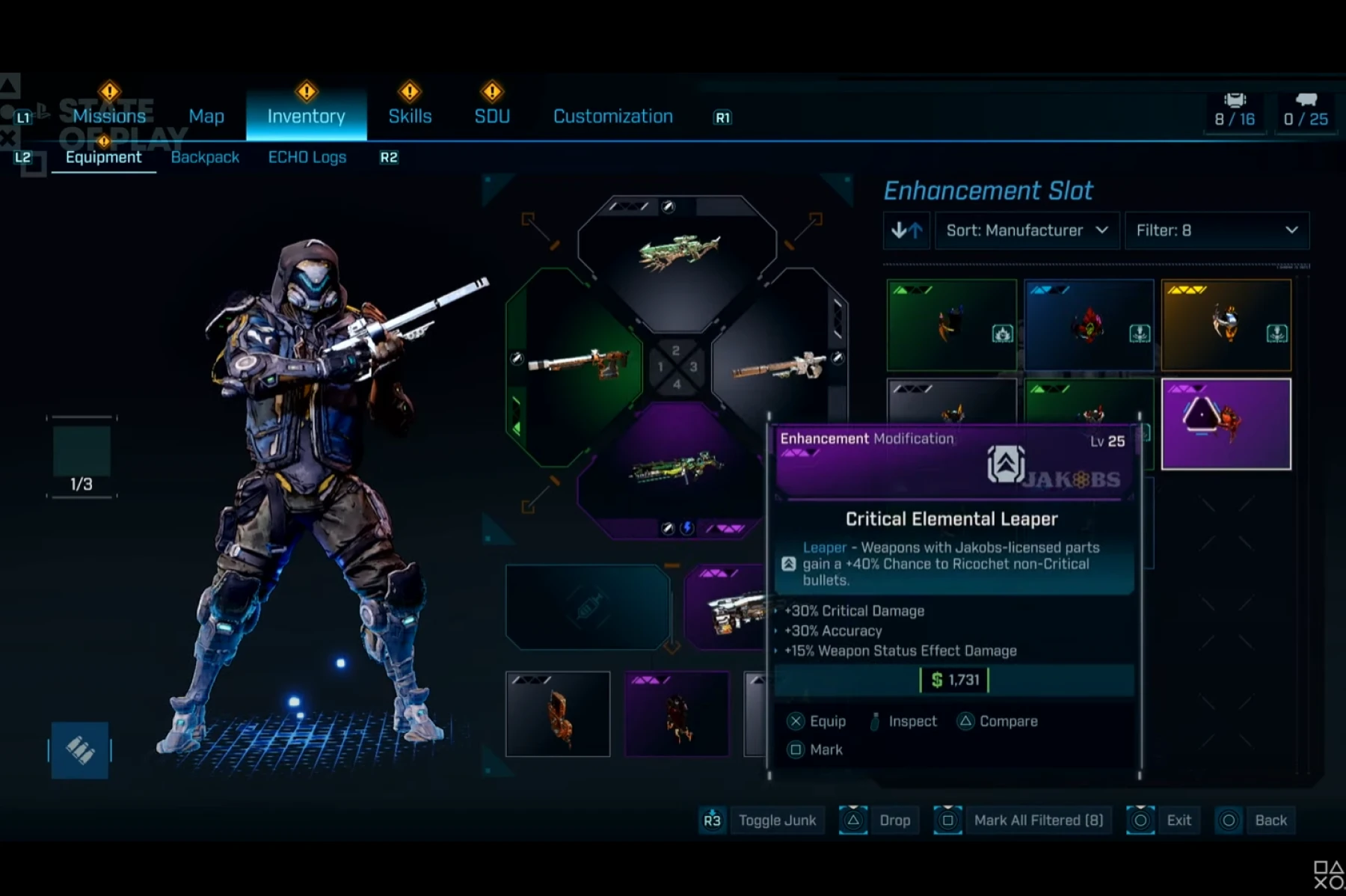Open the Sort: Manufacturer dropdown
Image resolution: width=1346 pixels, height=896 pixels.
click(1026, 230)
